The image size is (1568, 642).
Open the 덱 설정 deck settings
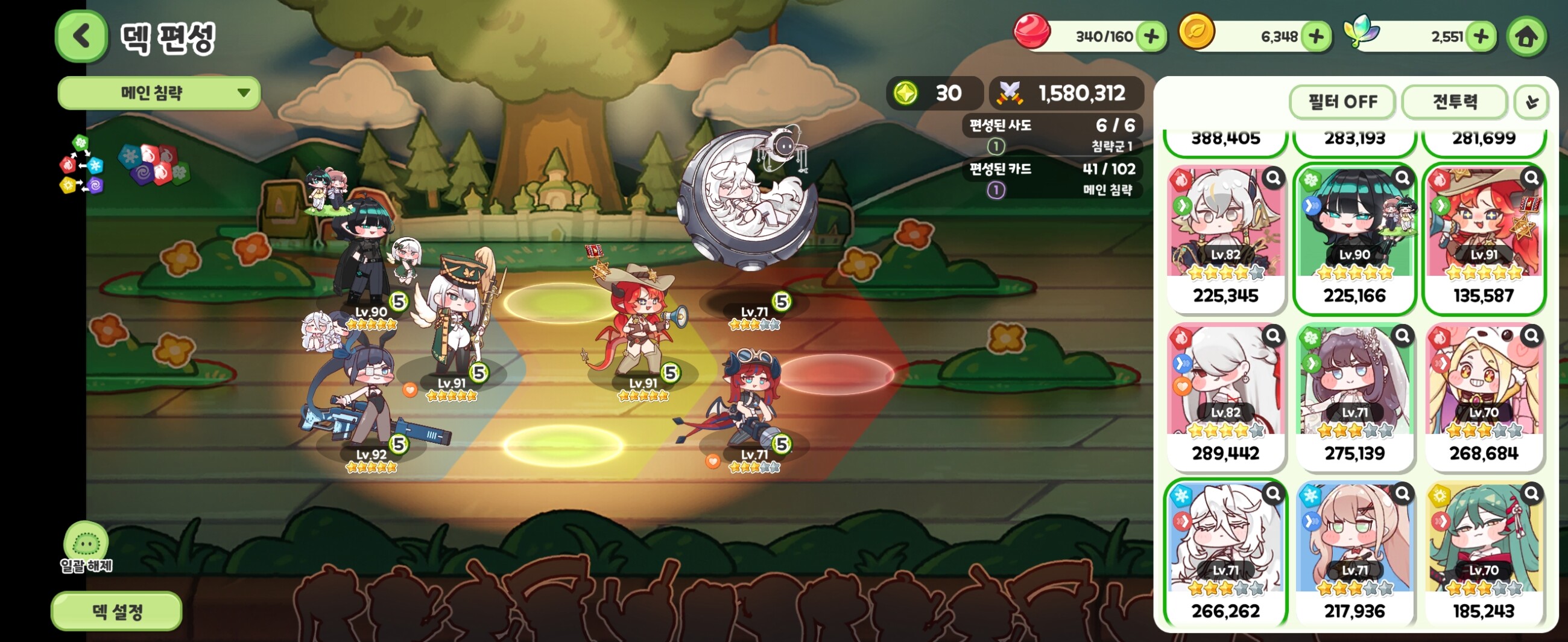click(x=116, y=611)
